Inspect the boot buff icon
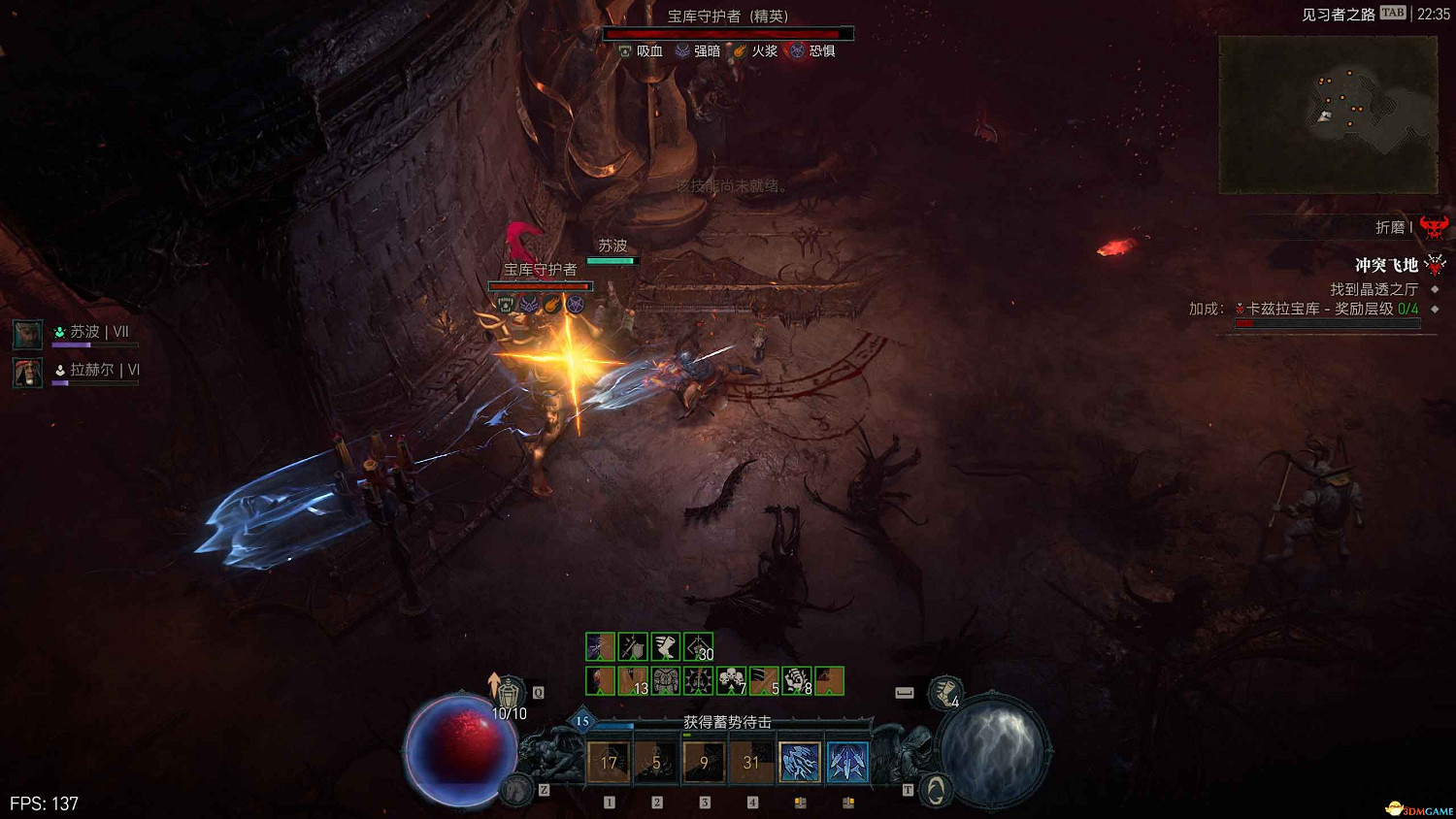1456x819 pixels. pos(665,646)
